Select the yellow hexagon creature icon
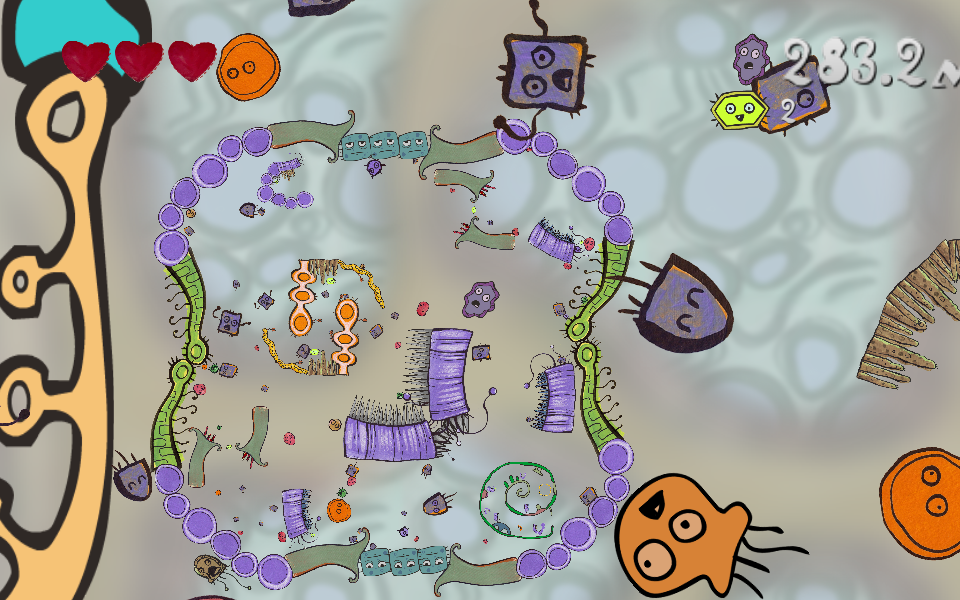 tap(737, 108)
